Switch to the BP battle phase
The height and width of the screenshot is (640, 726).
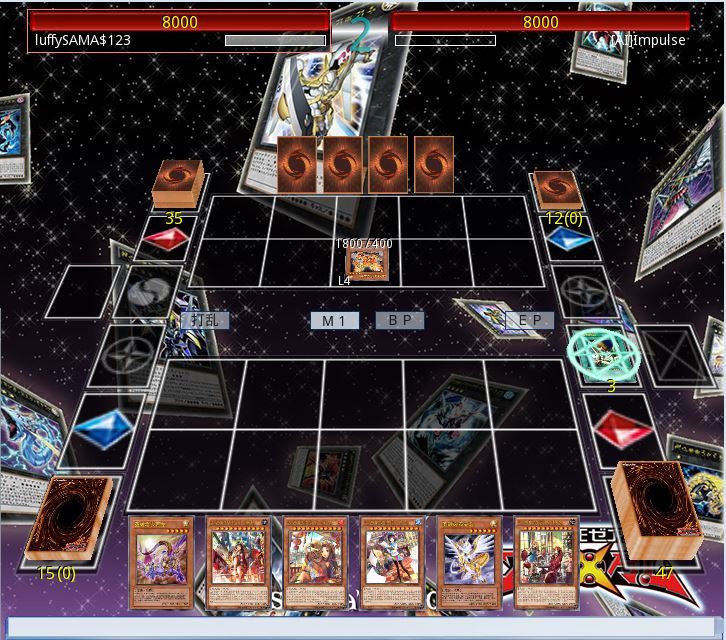coord(400,320)
